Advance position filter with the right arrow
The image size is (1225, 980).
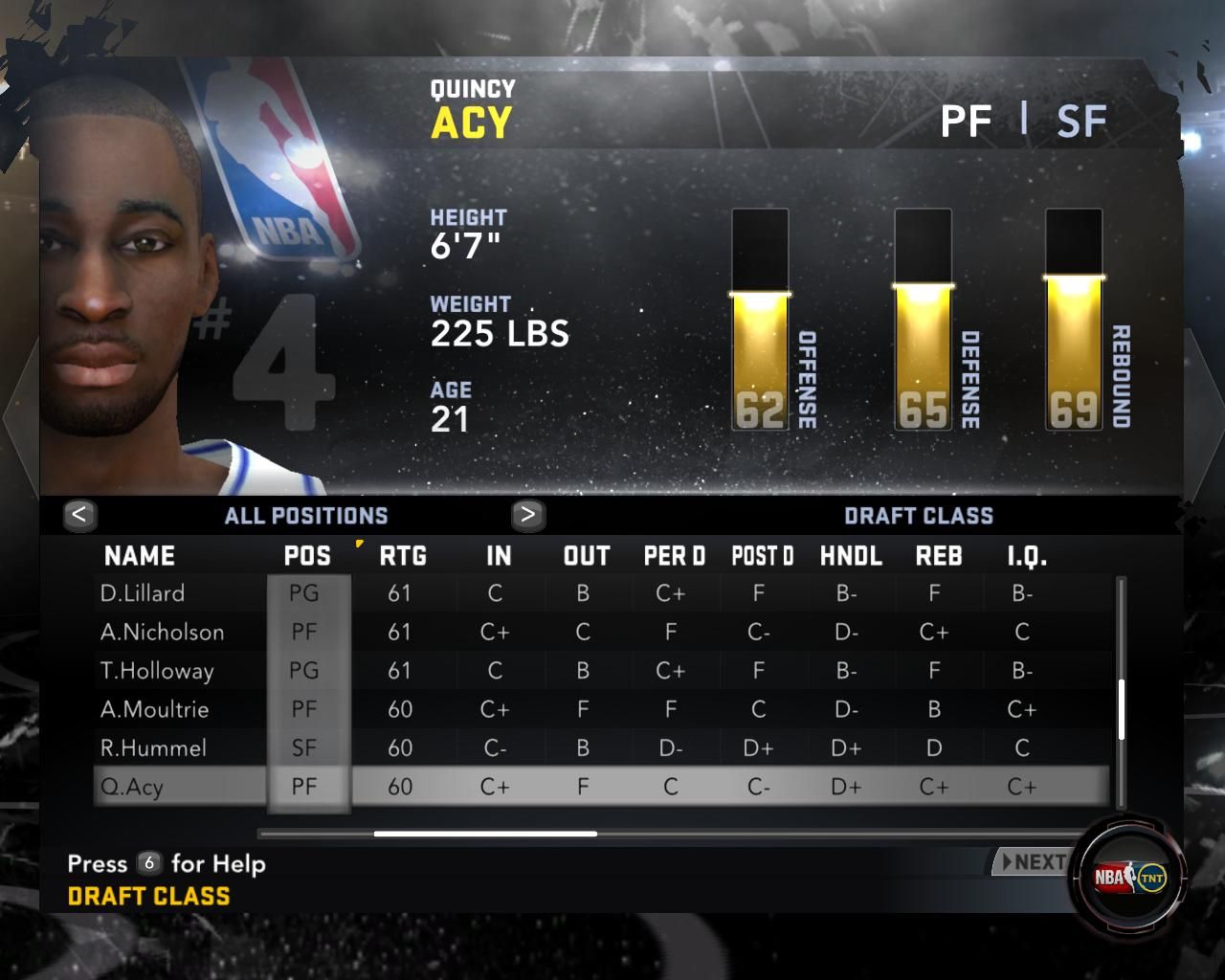click(527, 515)
